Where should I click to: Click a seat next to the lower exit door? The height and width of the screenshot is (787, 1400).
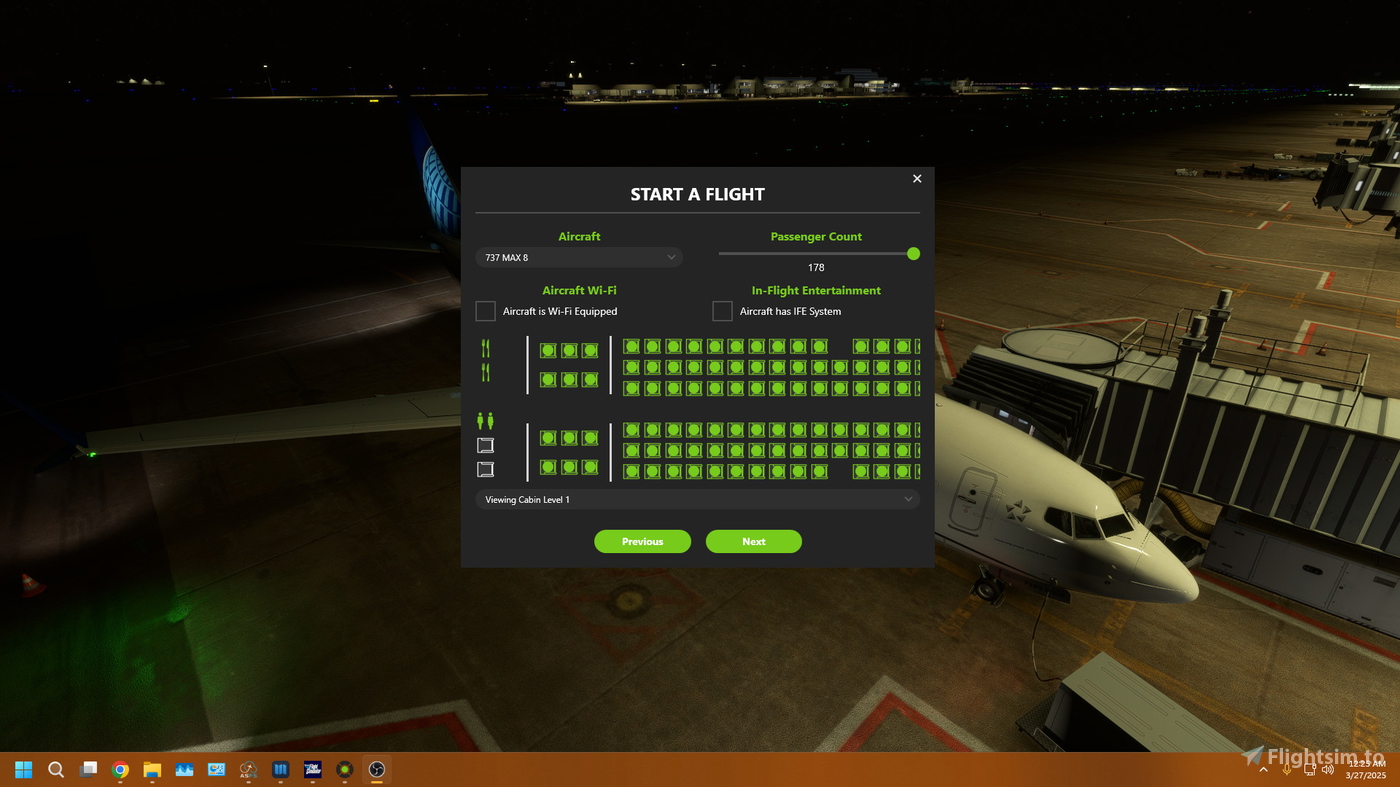pyautogui.click(x=547, y=466)
